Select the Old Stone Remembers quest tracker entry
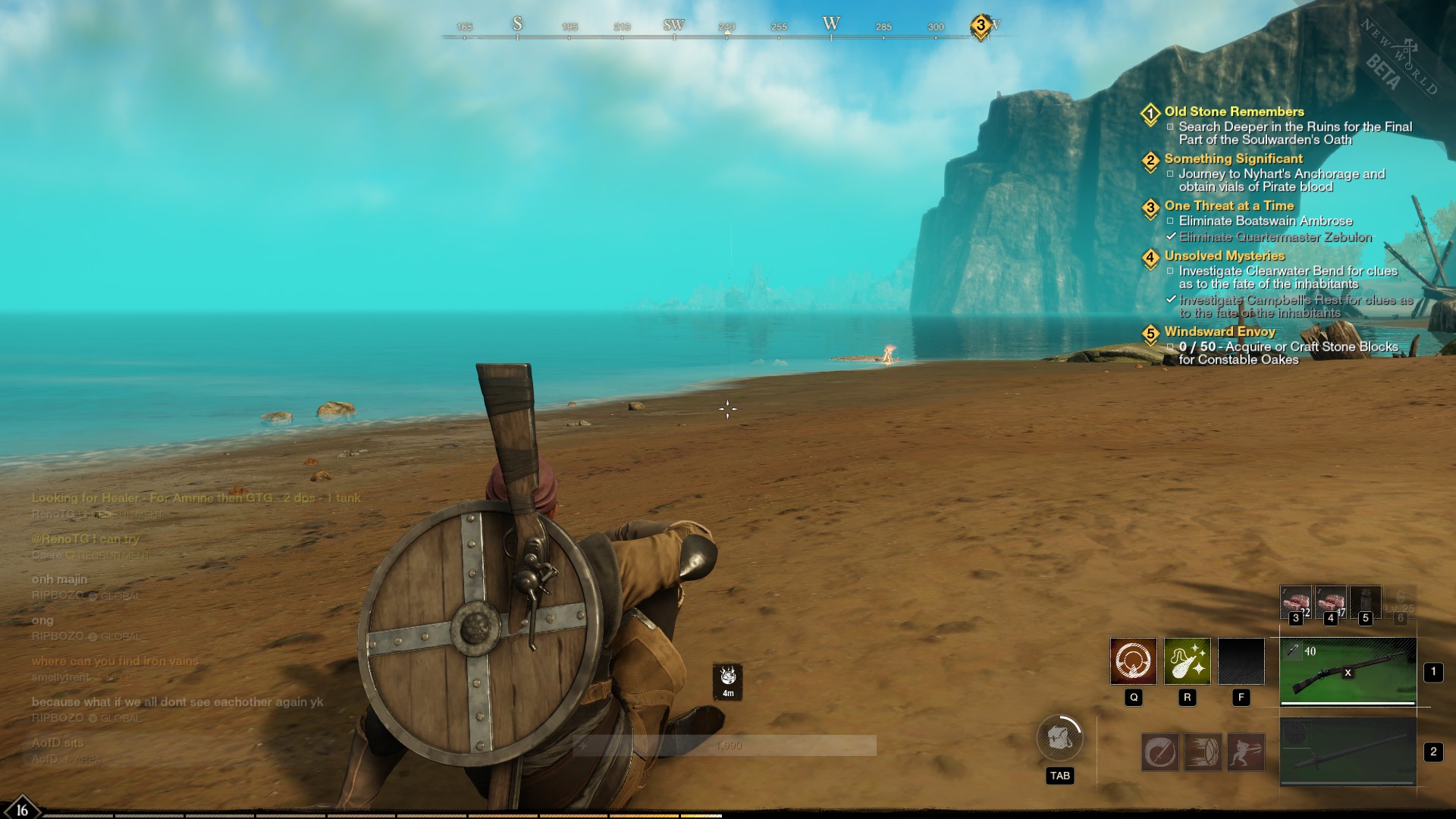The width and height of the screenshot is (1456, 819). tap(1234, 112)
